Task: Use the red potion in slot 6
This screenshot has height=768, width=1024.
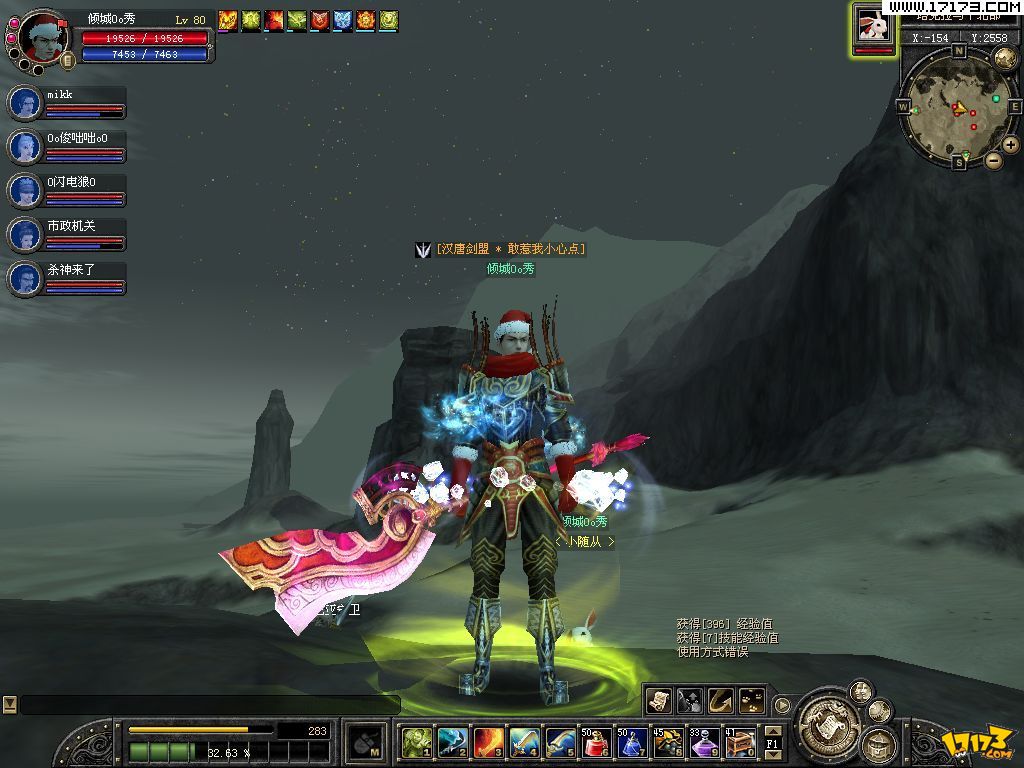Action: coord(596,742)
